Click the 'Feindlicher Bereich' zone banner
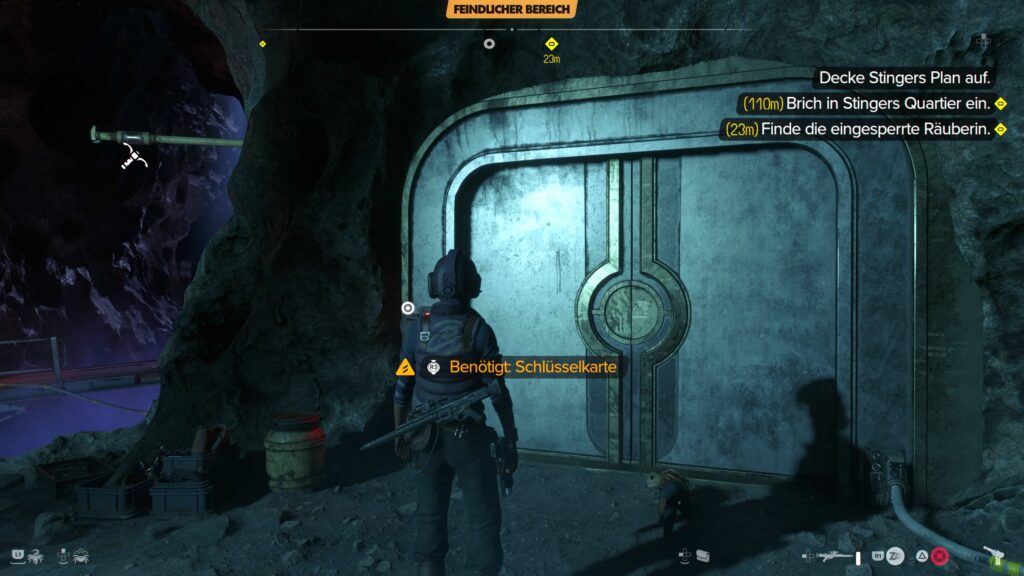1024x576 pixels. [x=511, y=9]
